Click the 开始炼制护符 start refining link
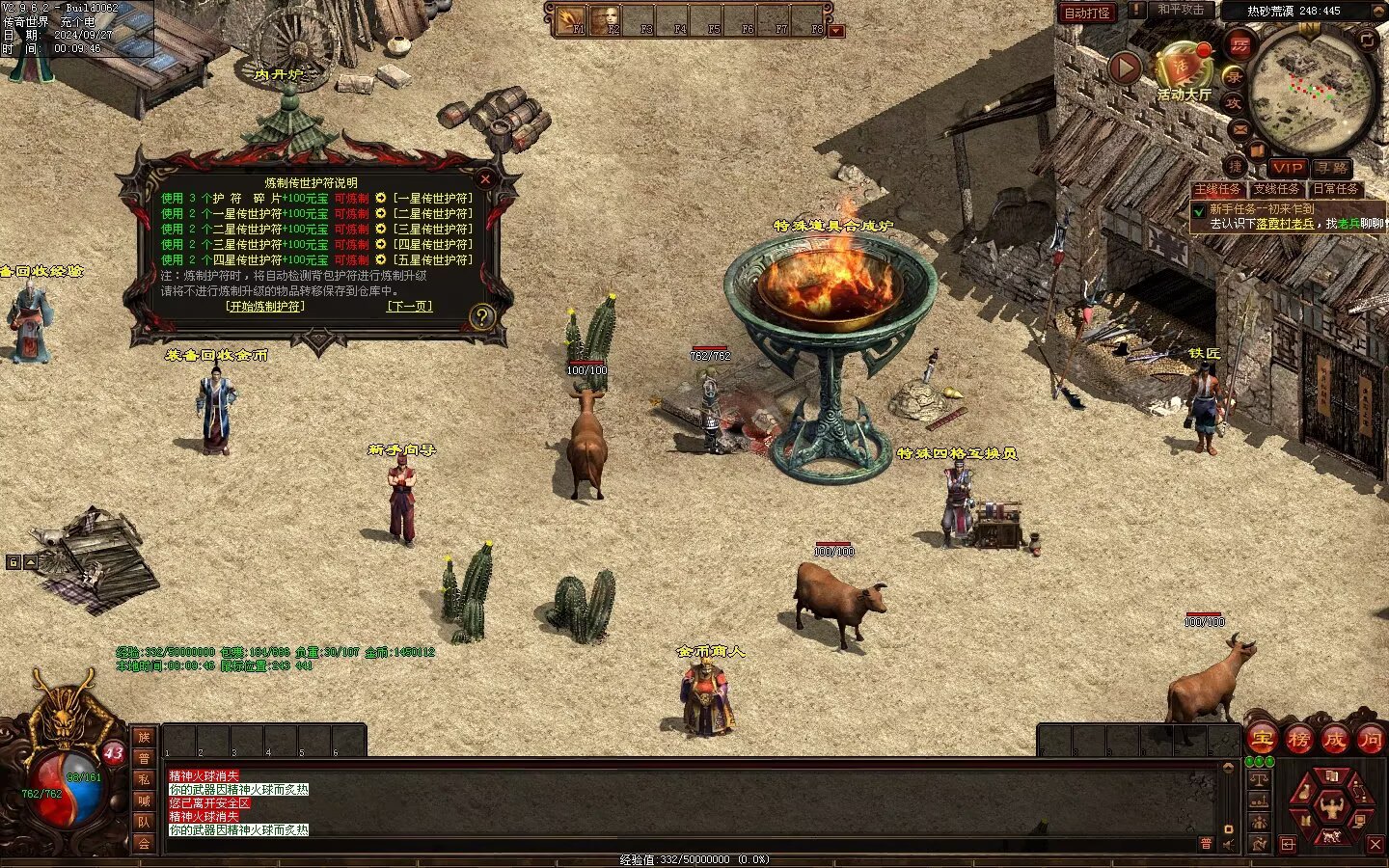Viewport: 1389px width, 868px height. [x=265, y=307]
